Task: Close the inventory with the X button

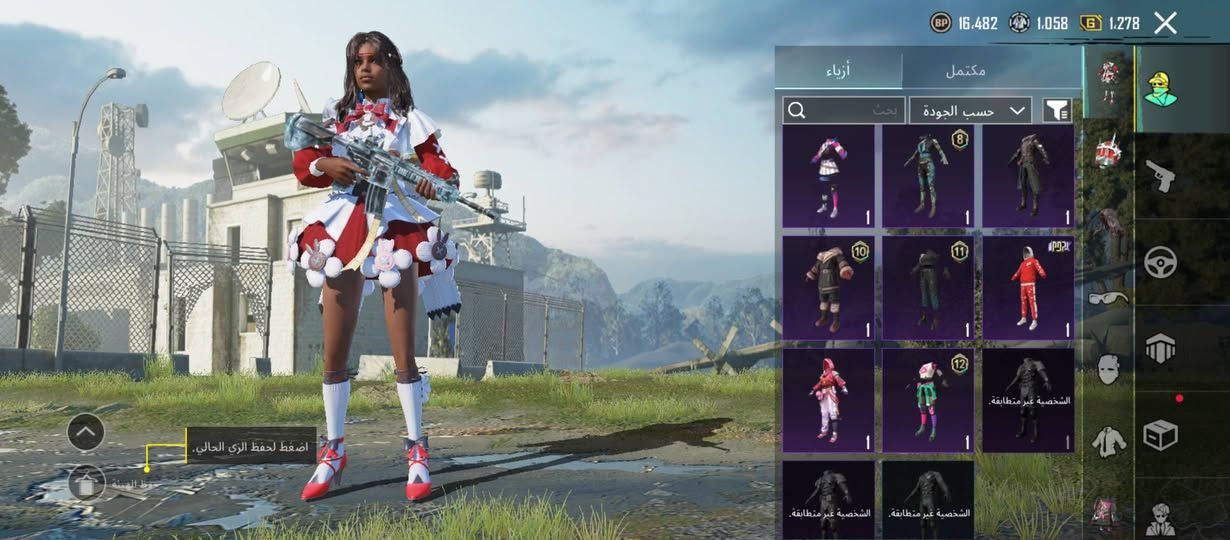Action: pyautogui.click(x=1165, y=23)
